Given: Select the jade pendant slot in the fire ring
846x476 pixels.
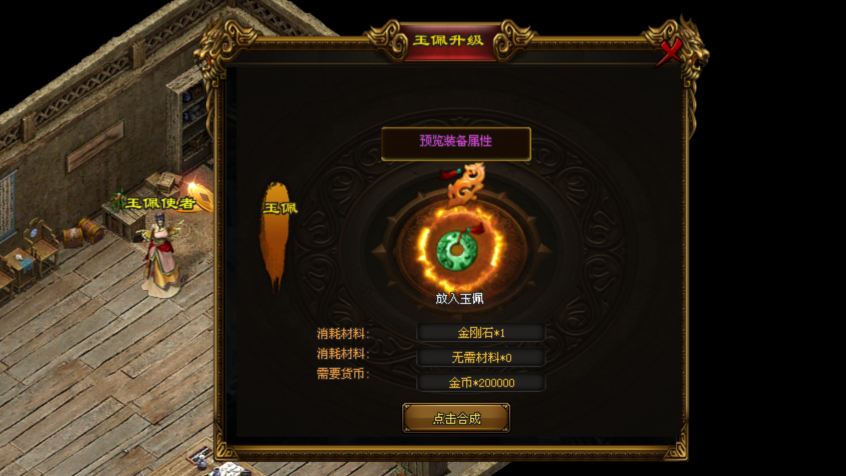Looking at the screenshot, I should (x=457, y=250).
